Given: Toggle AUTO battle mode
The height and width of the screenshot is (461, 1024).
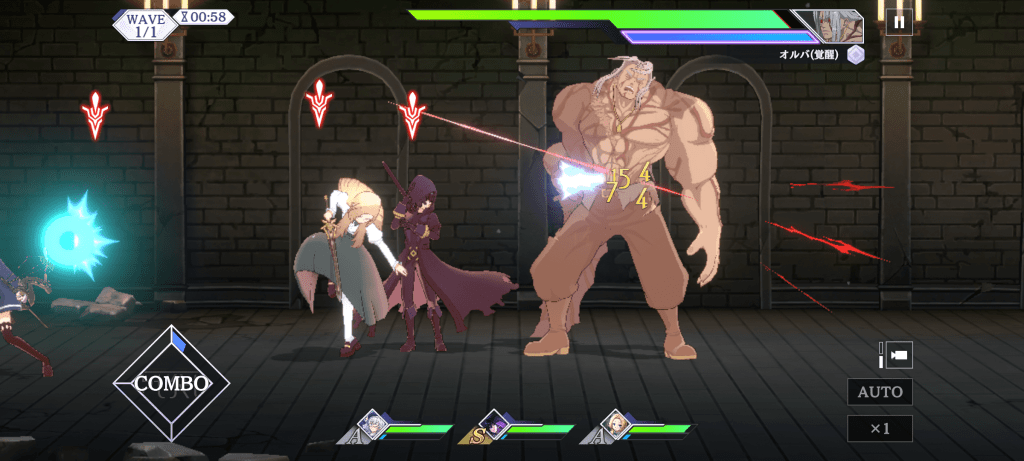Looking at the screenshot, I should pyautogui.click(x=879, y=392).
